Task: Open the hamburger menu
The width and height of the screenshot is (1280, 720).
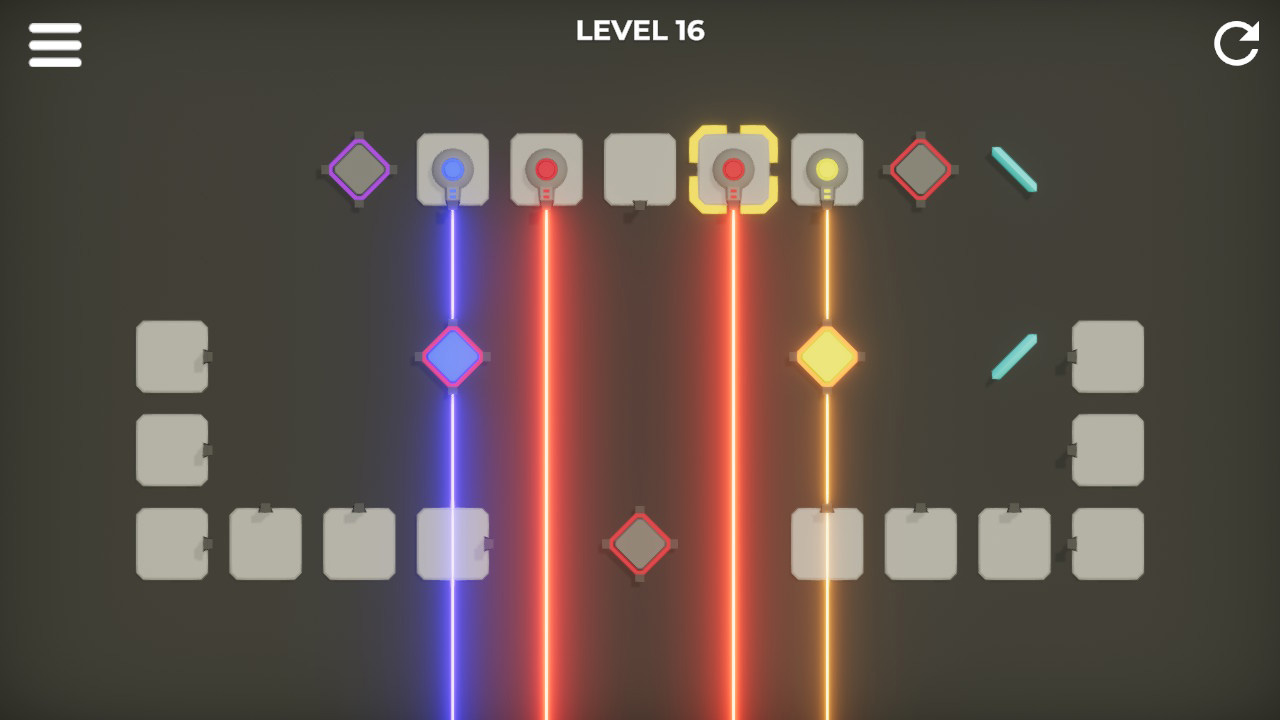Action: point(55,44)
